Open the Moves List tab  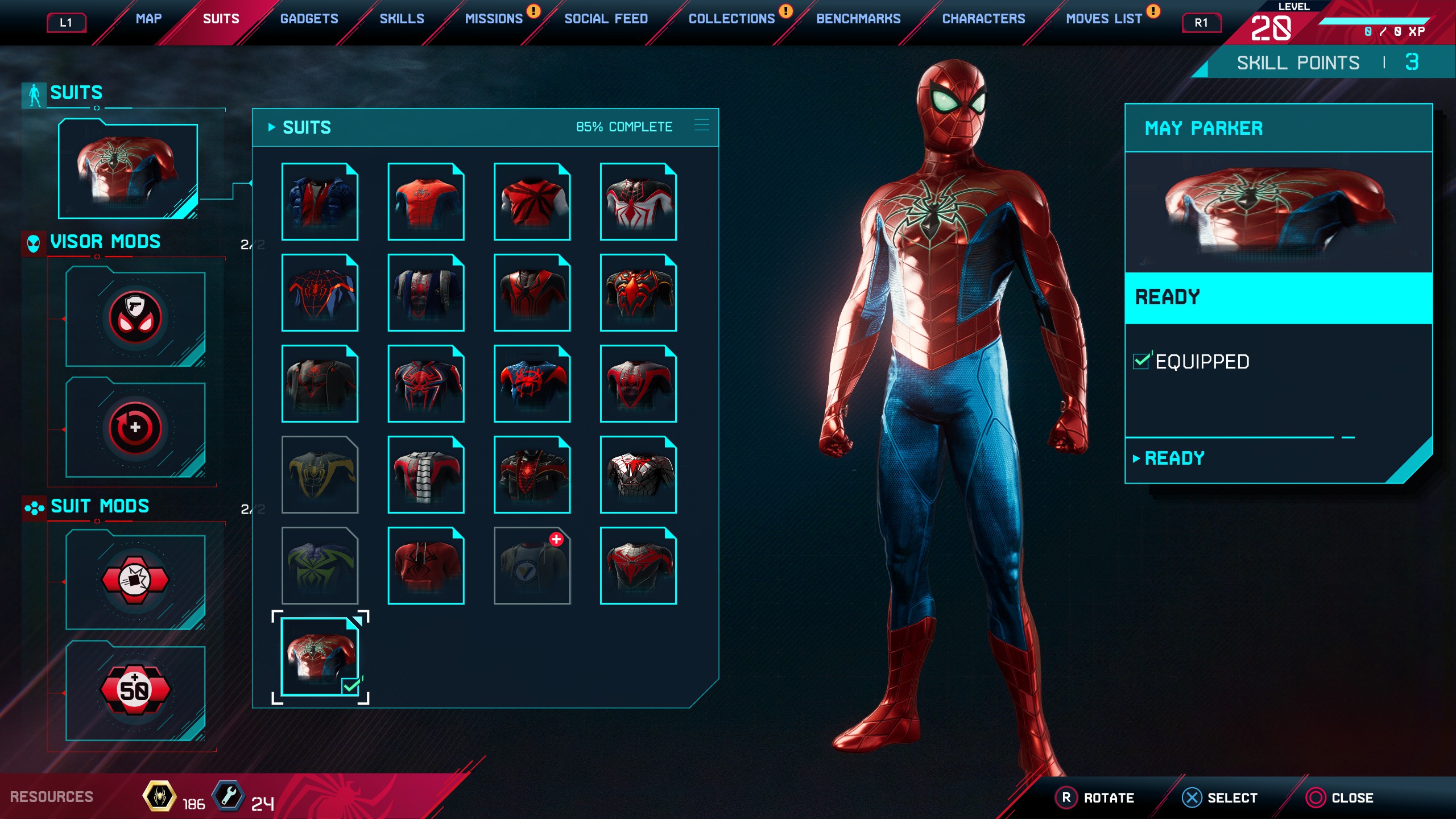1103,19
